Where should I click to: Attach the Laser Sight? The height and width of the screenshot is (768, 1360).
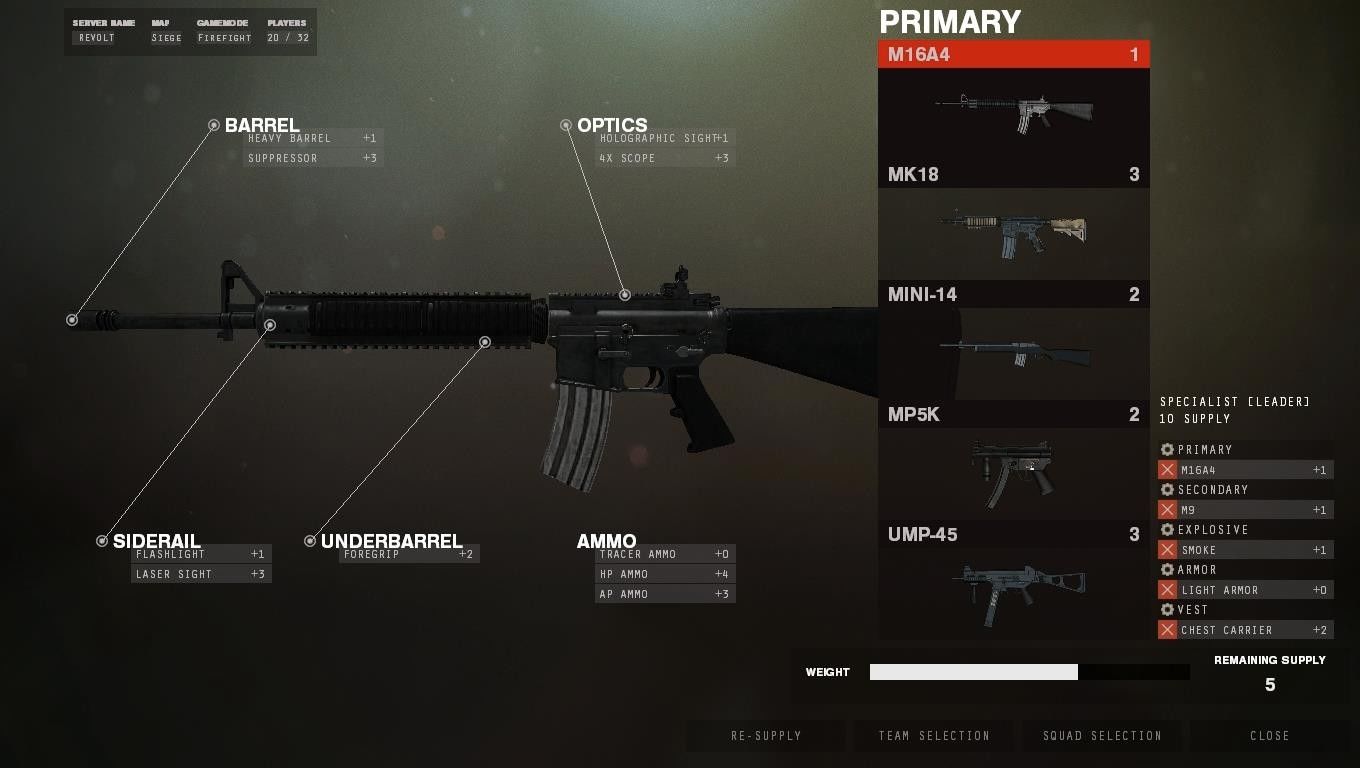tap(201, 574)
